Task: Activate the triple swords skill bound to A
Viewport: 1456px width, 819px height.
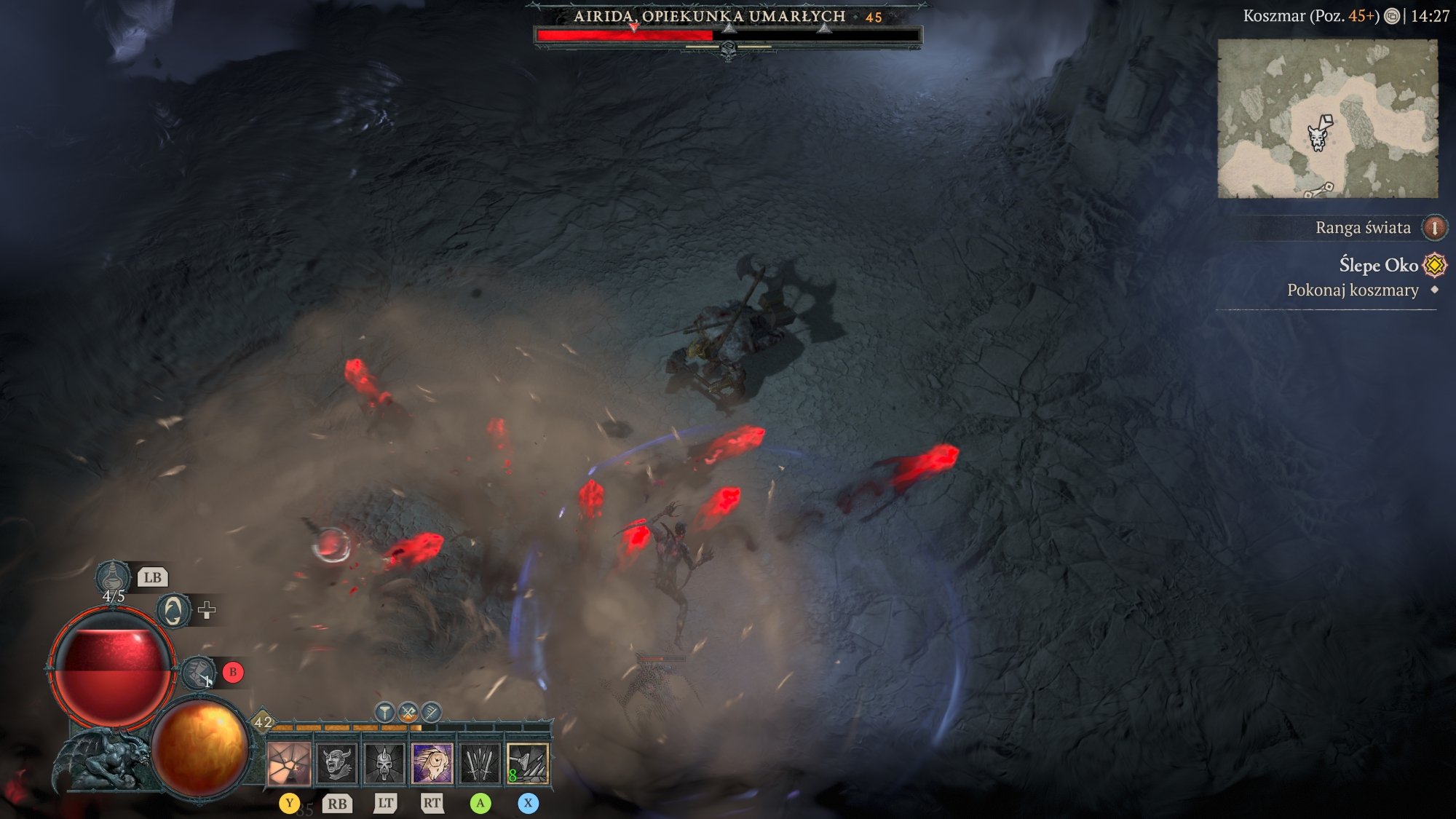Action: click(x=480, y=765)
